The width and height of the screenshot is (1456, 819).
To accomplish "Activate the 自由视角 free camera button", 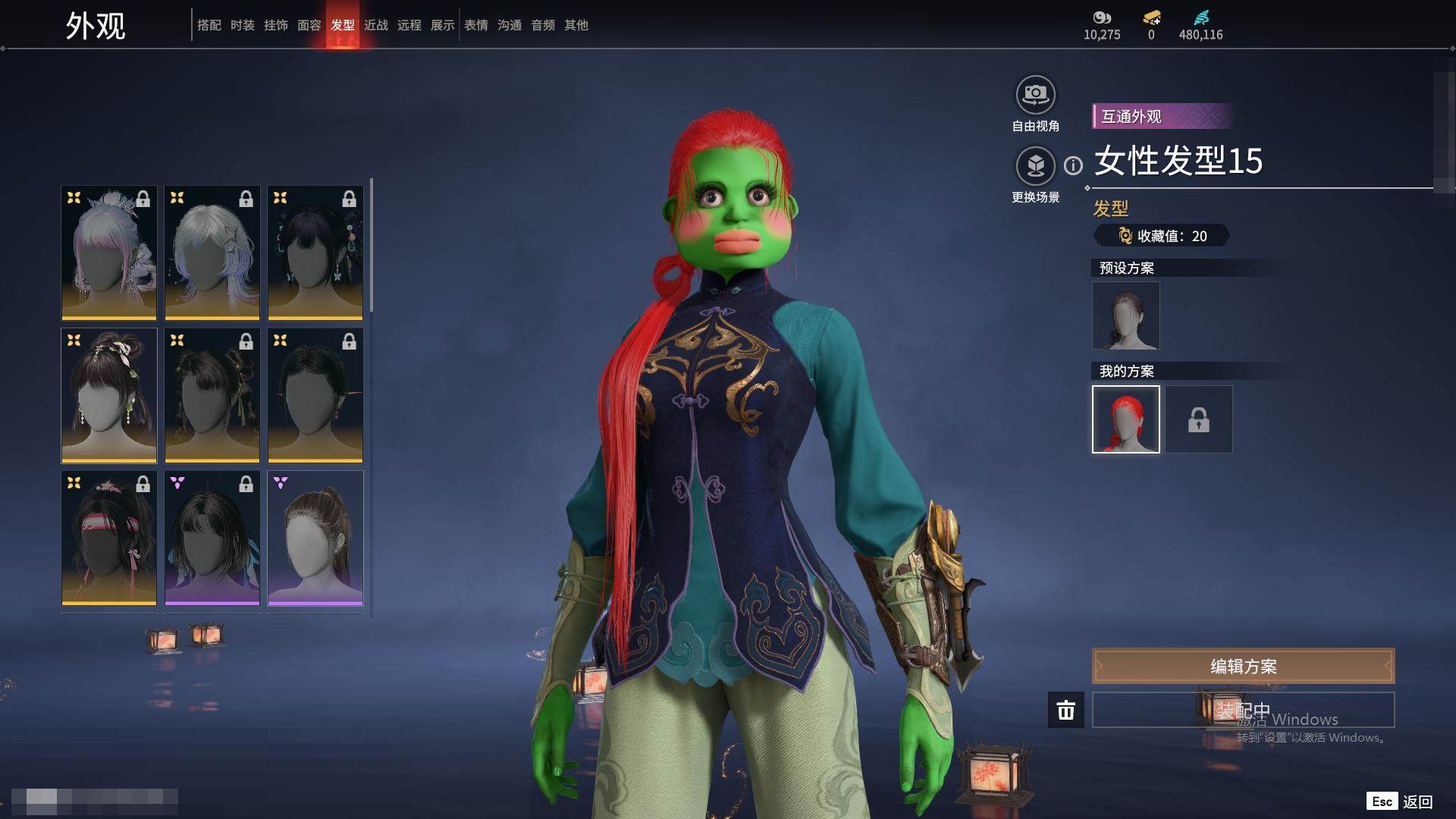I will click(x=1035, y=96).
